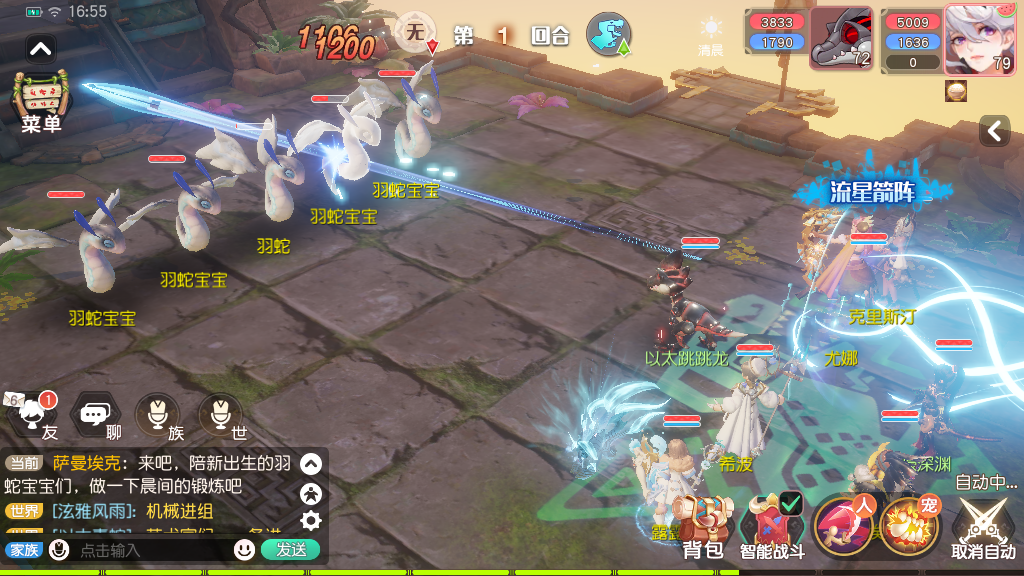
Task: Open the emoji smiley picker
Action: click(x=244, y=549)
